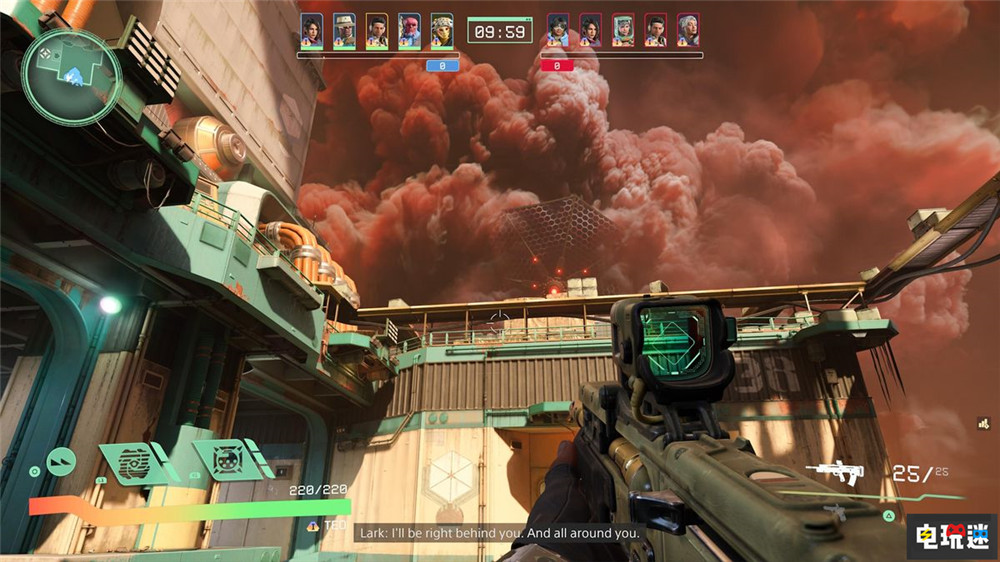The height and width of the screenshot is (562, 1000).
Task: Select the primary assault rifle weapon icon
Action: [834, 472]
